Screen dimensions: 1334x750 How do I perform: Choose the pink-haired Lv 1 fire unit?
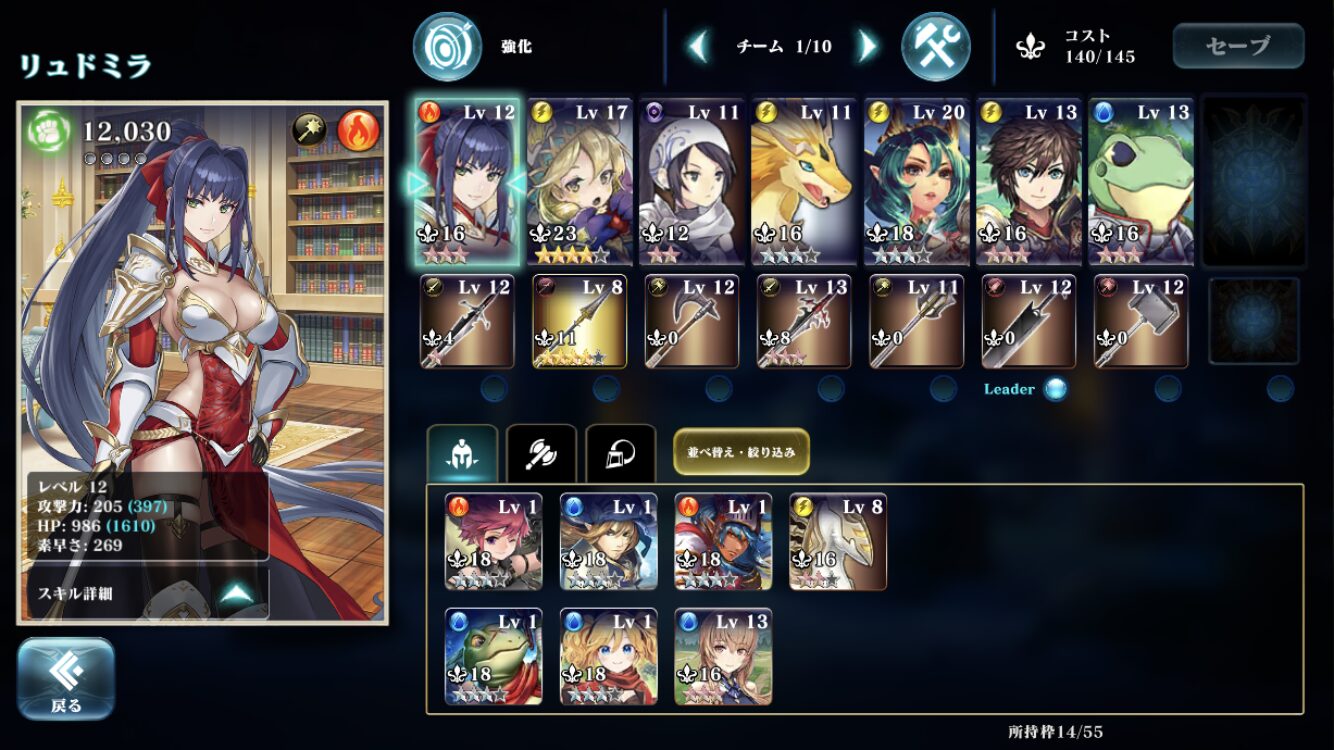[x=493, y=541]
